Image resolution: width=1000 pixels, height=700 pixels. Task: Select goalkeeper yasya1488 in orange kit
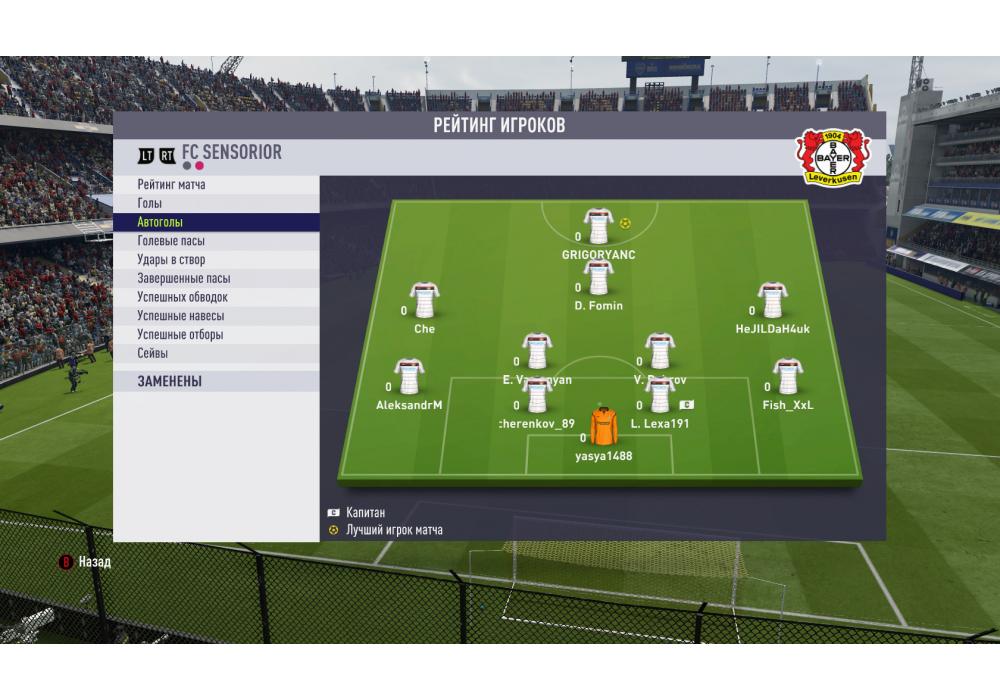pos(603,428)
